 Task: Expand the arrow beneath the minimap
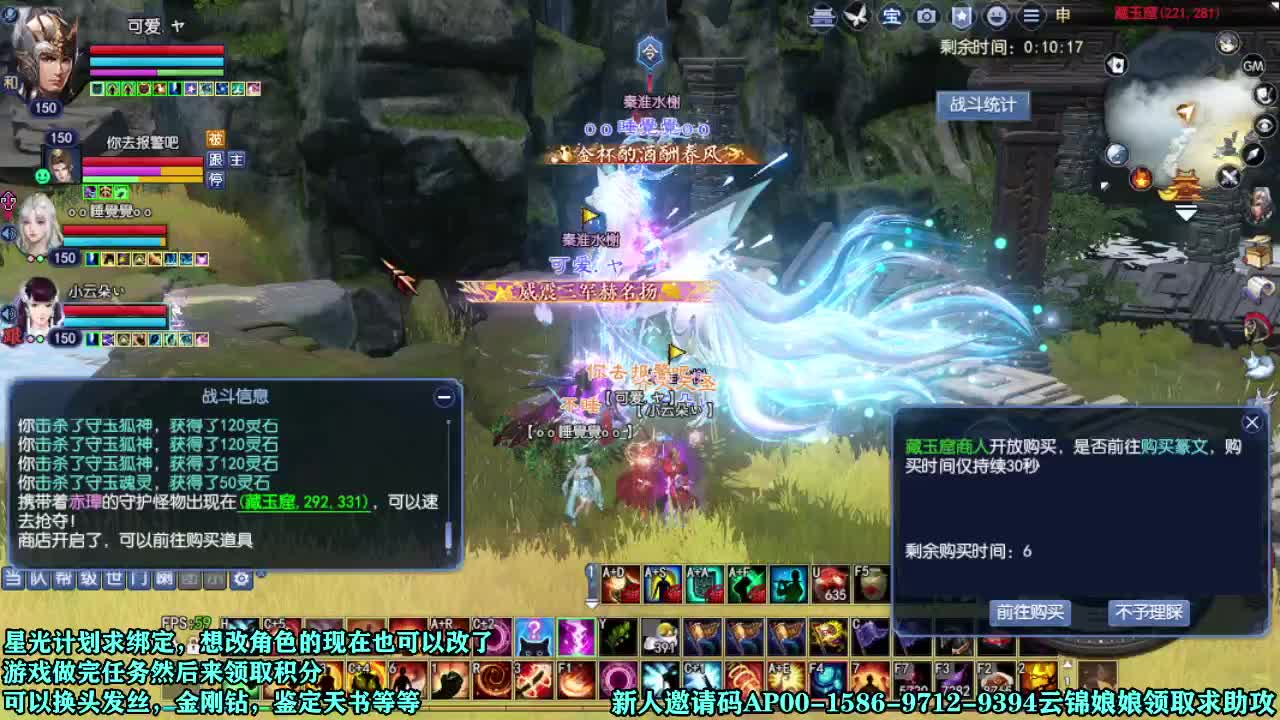pos(1187,211)
